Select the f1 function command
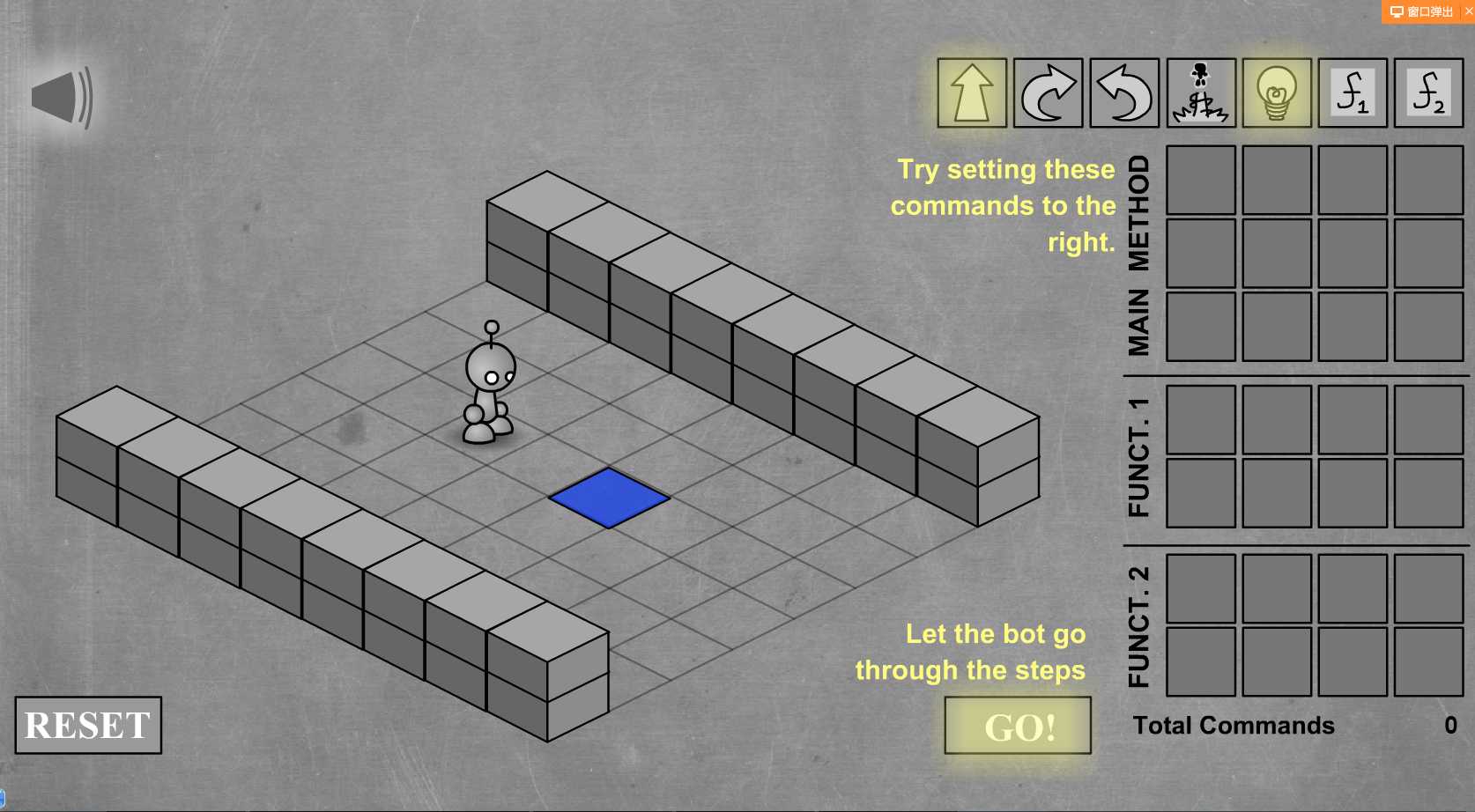Image resolution: width=1475 pixels, height=812 pixels. click(x=1353, y=93)
